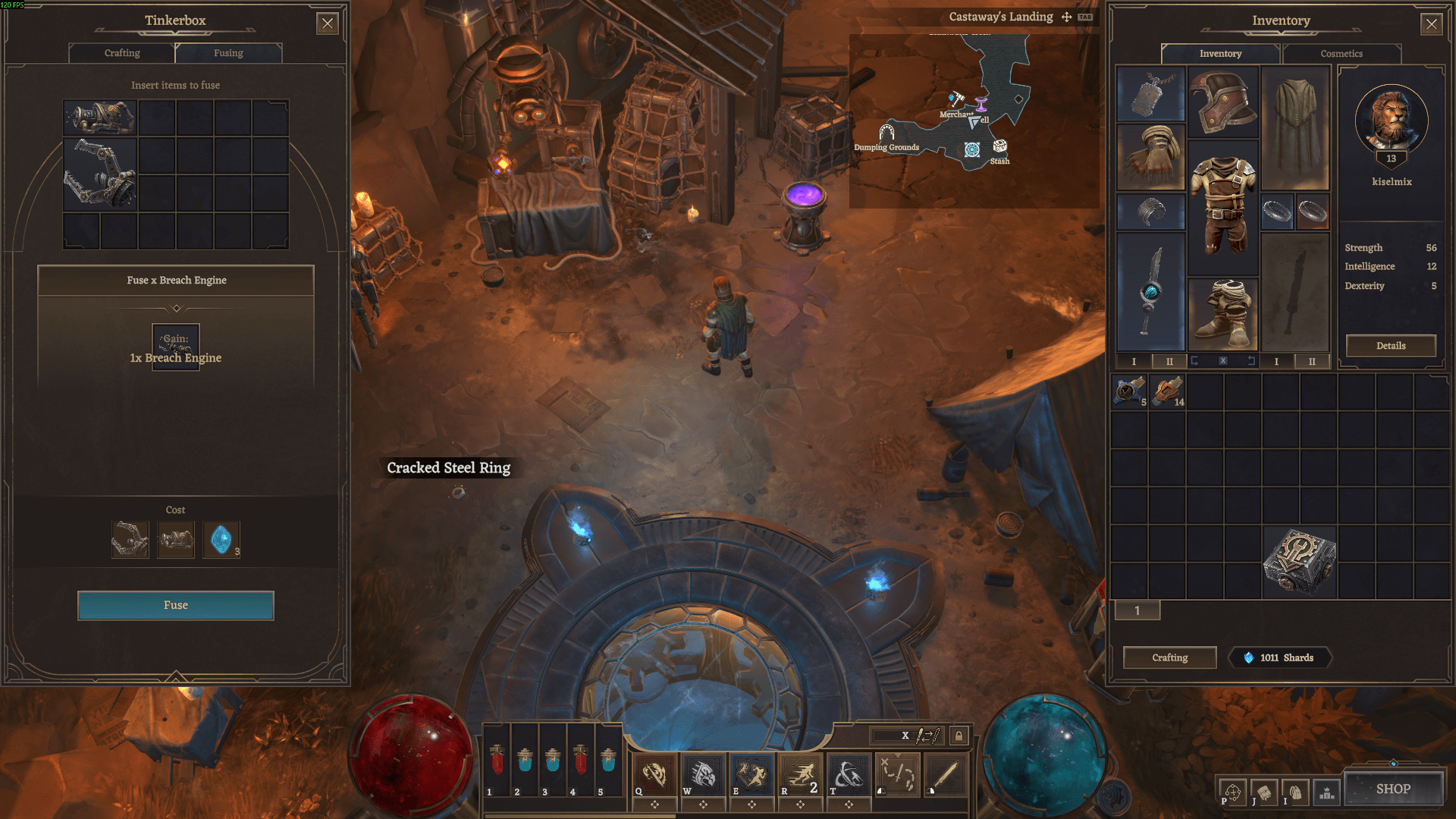Open character Details panel
Image resolution: width=1456 pixels, height=819 pixels.
click(x=1390, y=346)
